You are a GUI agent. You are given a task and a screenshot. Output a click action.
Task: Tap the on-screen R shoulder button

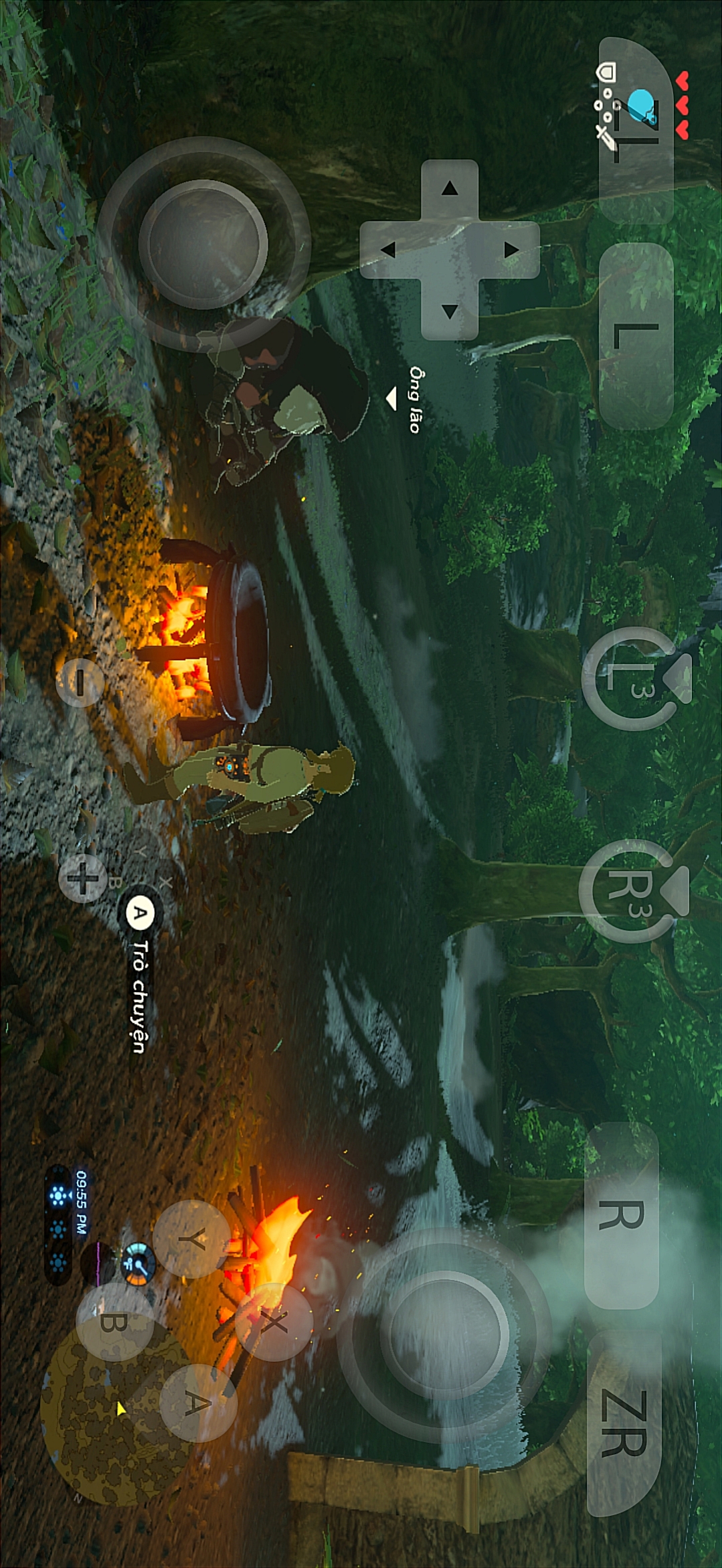click(x=621, y=1215)
